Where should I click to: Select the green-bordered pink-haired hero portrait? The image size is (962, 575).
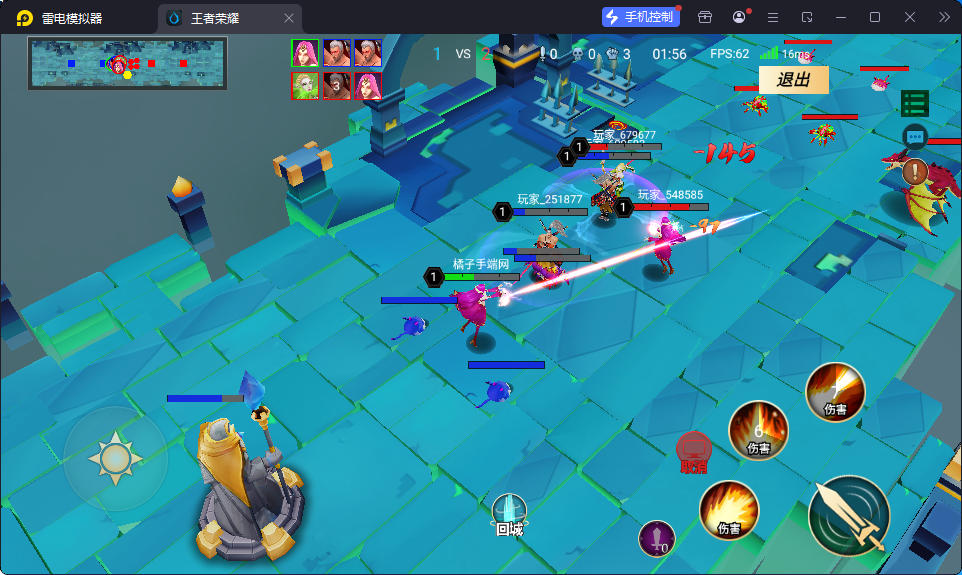click(x=305, y=53)
